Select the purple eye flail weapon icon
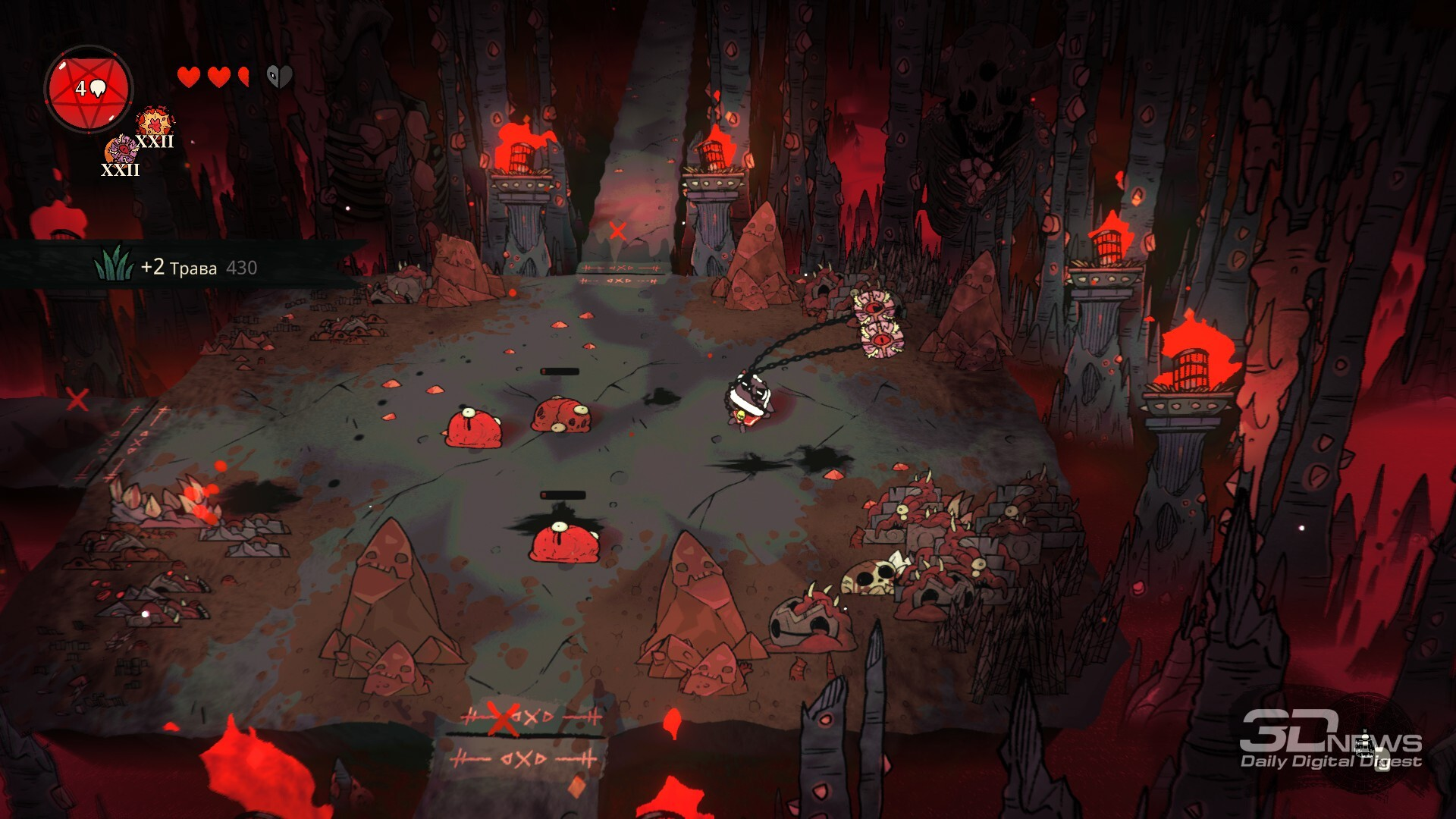Viewport: 1456px width, 819px height. (121, 150)
